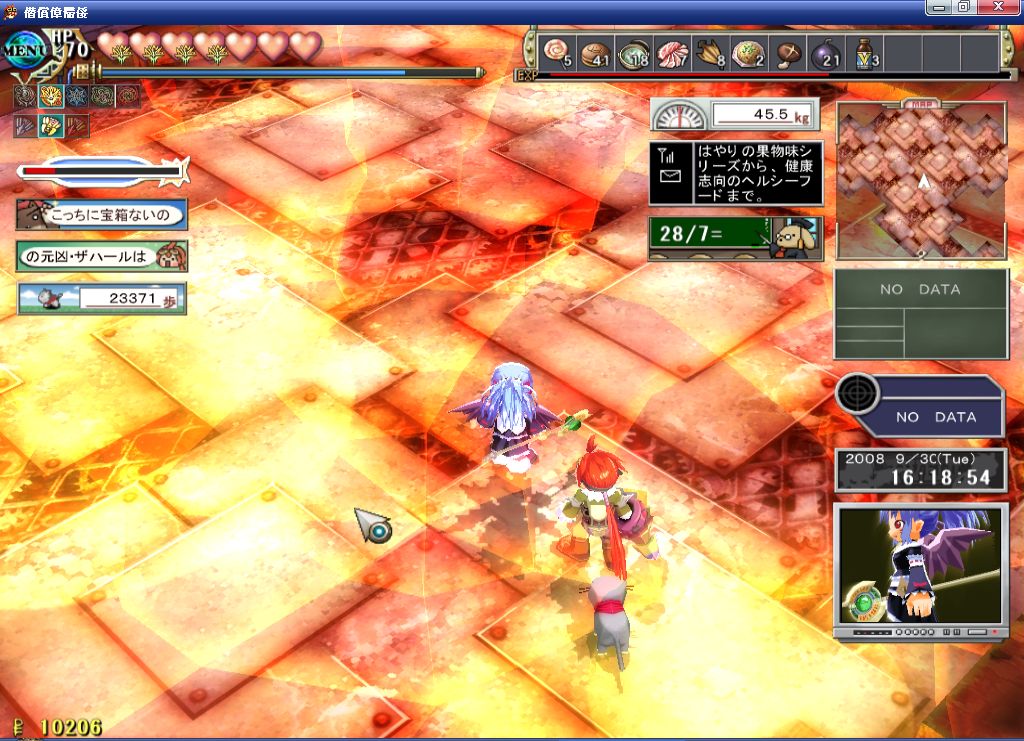Open the treasure chest hint message
Image resolution: width=1024 pixels, height=741 pixels.
click(x=101, y=213)
